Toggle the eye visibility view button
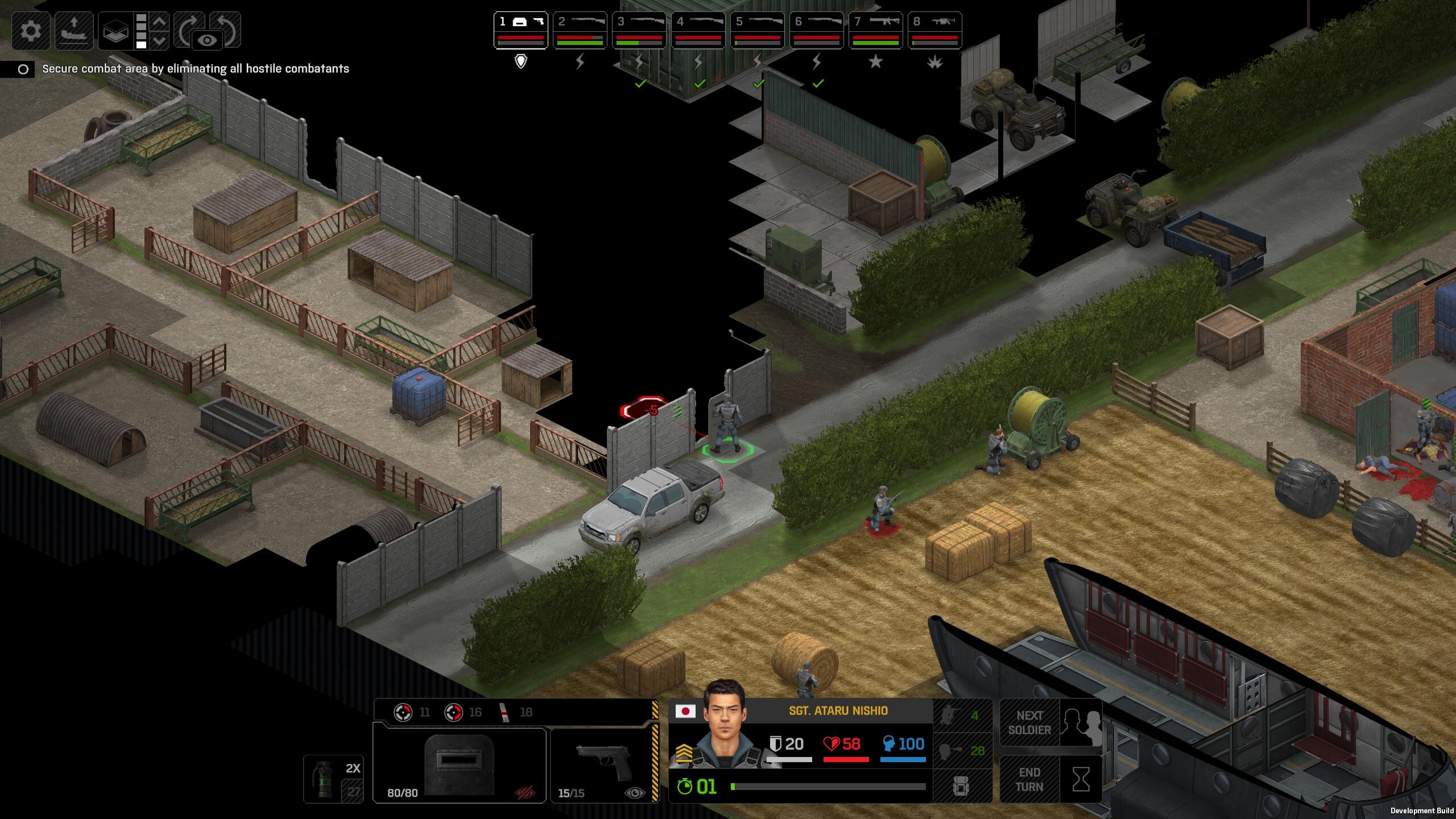This screenshot has width=1456, height=819. tap(208, 40)
